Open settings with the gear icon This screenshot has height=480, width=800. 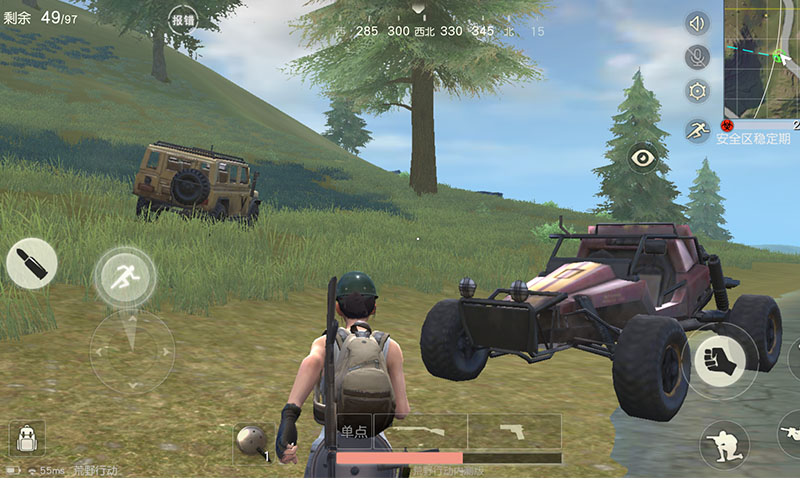coord(697,91)
